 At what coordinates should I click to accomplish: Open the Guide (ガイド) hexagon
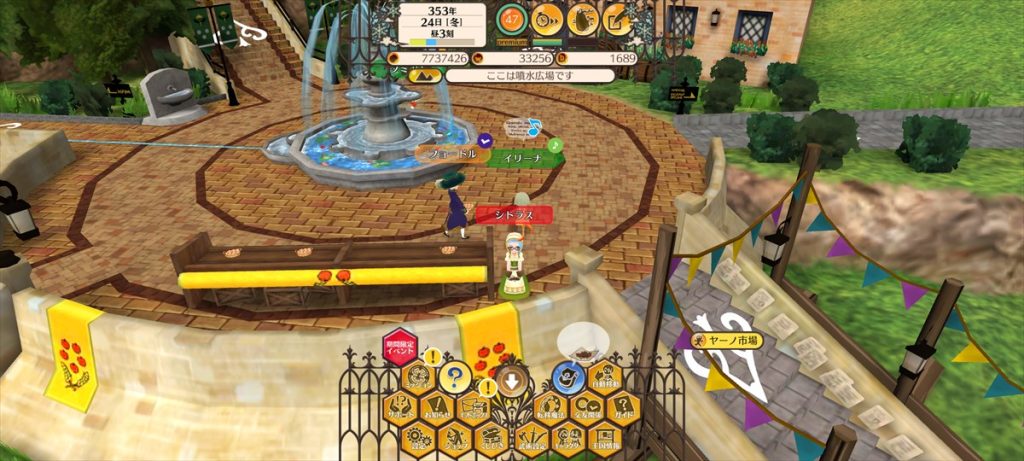coord(622,409)
